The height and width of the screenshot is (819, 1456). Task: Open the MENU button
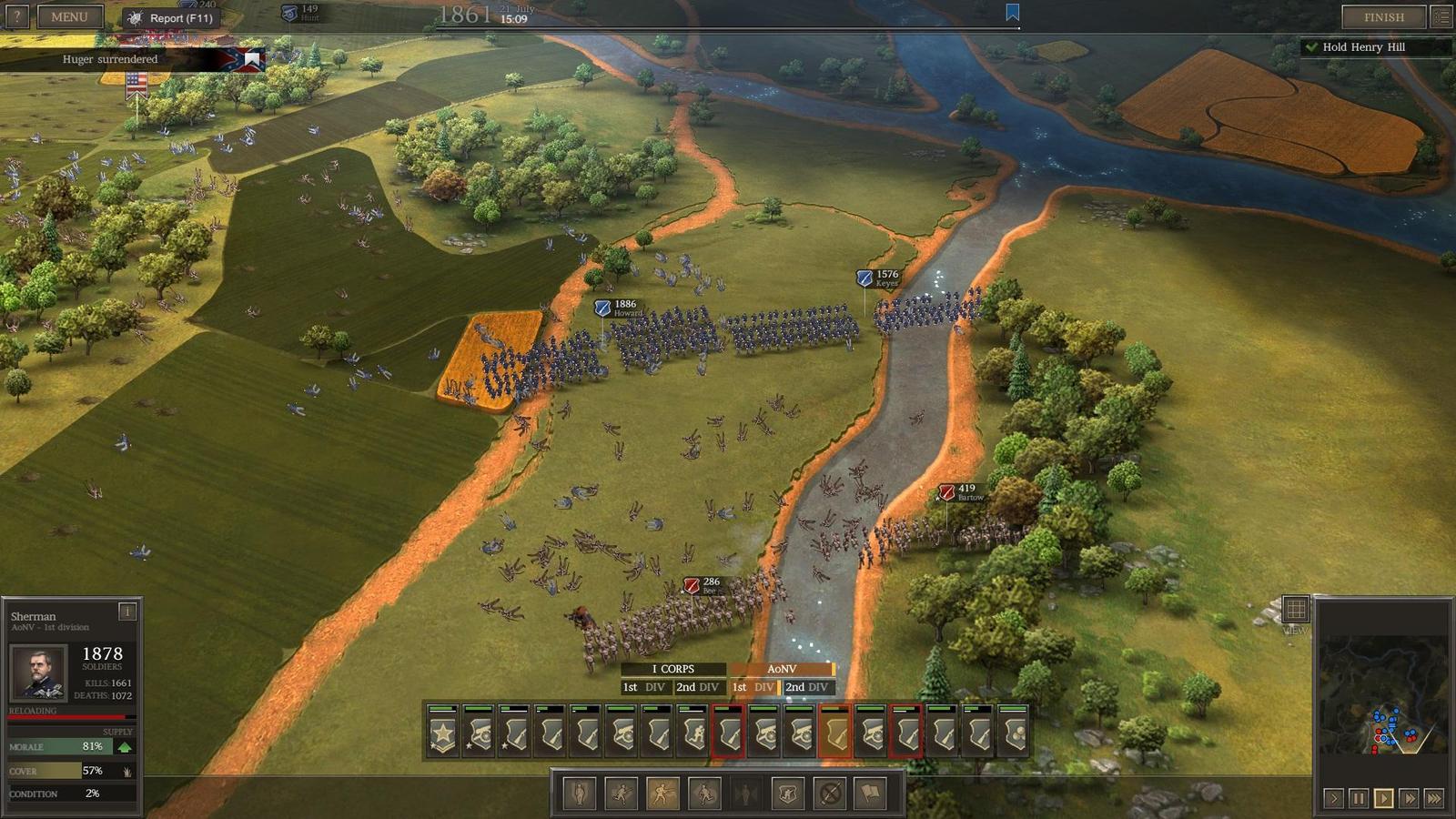(x=69, y=16)
